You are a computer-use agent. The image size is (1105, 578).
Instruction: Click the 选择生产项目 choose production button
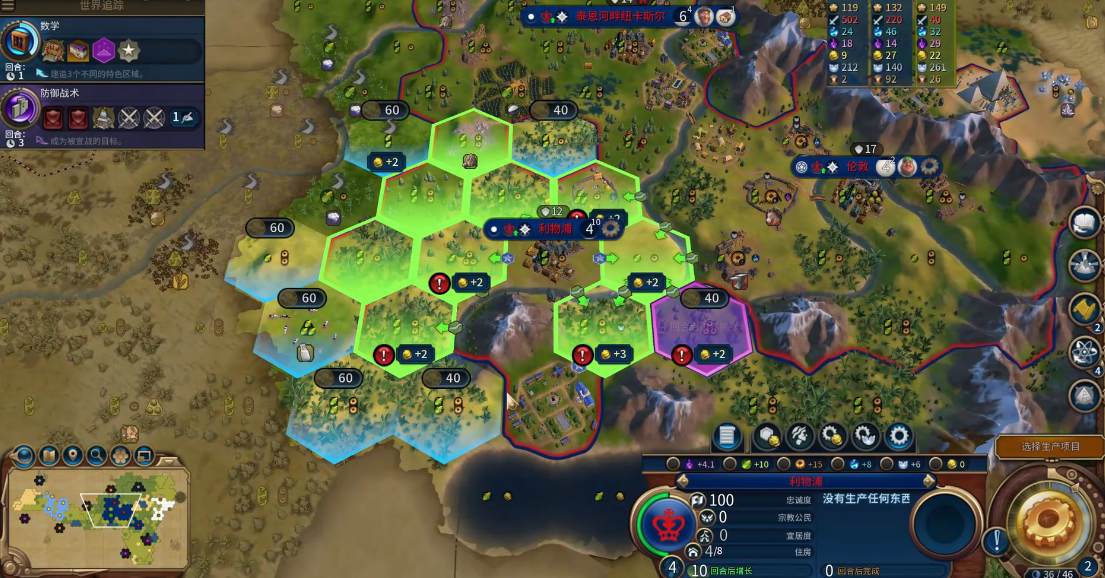click(1050, 446)
